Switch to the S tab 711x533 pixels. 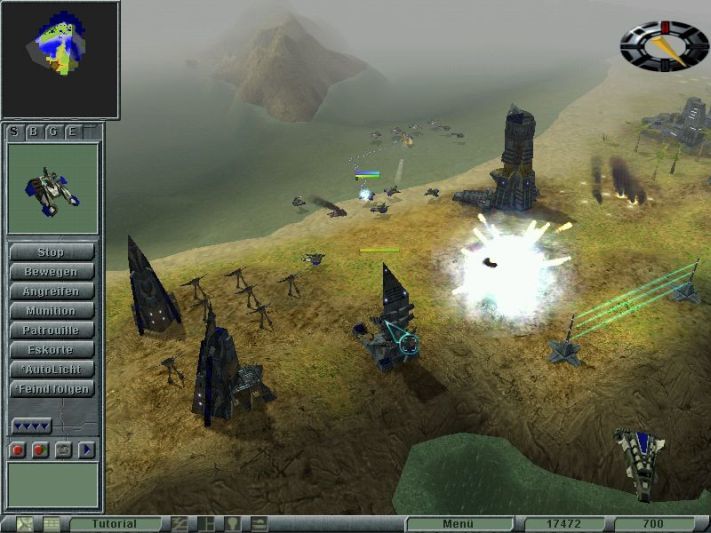[x=15, y=131]
